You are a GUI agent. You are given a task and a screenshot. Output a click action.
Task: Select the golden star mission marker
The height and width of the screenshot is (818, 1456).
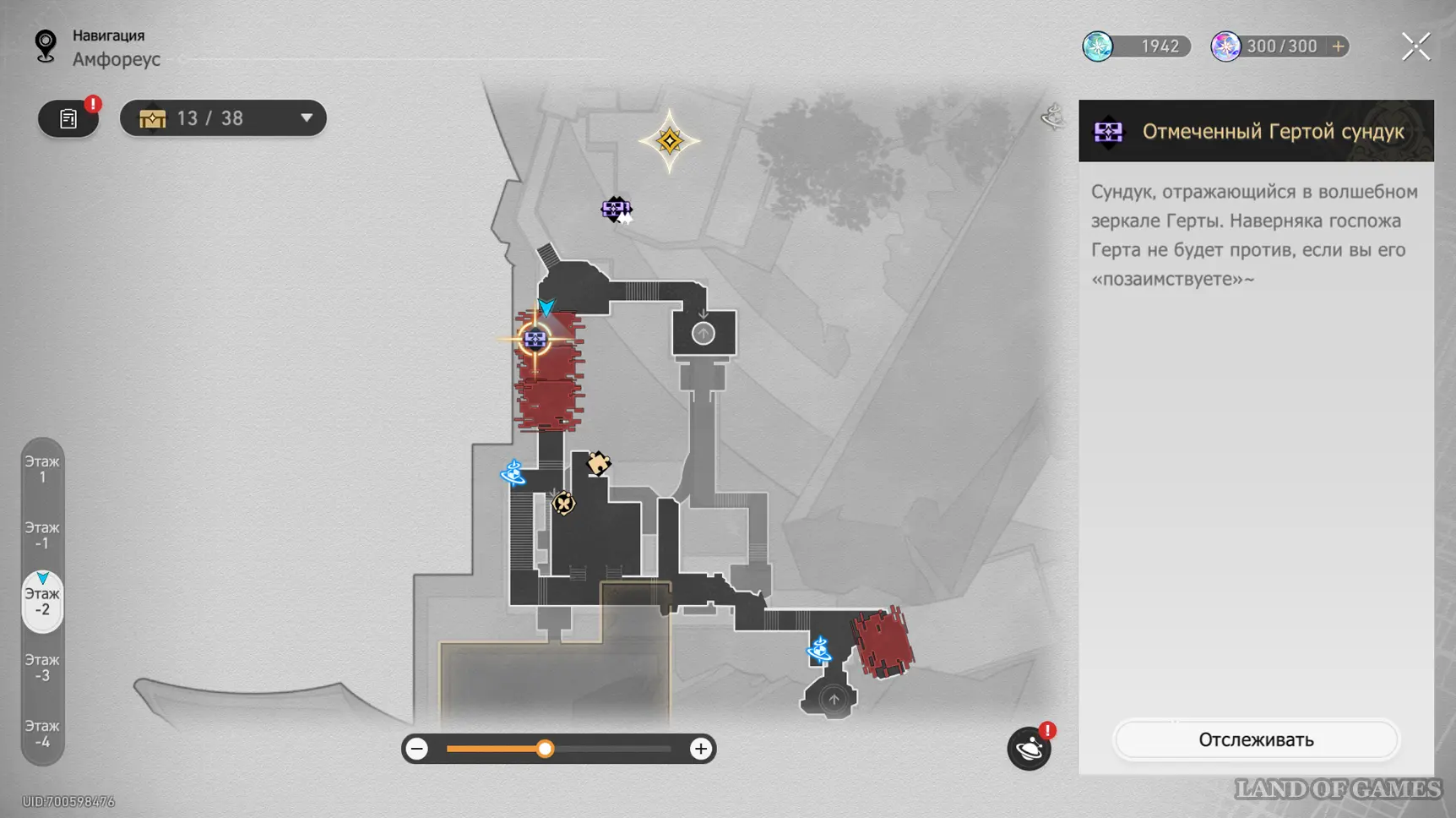coord(670,141)
